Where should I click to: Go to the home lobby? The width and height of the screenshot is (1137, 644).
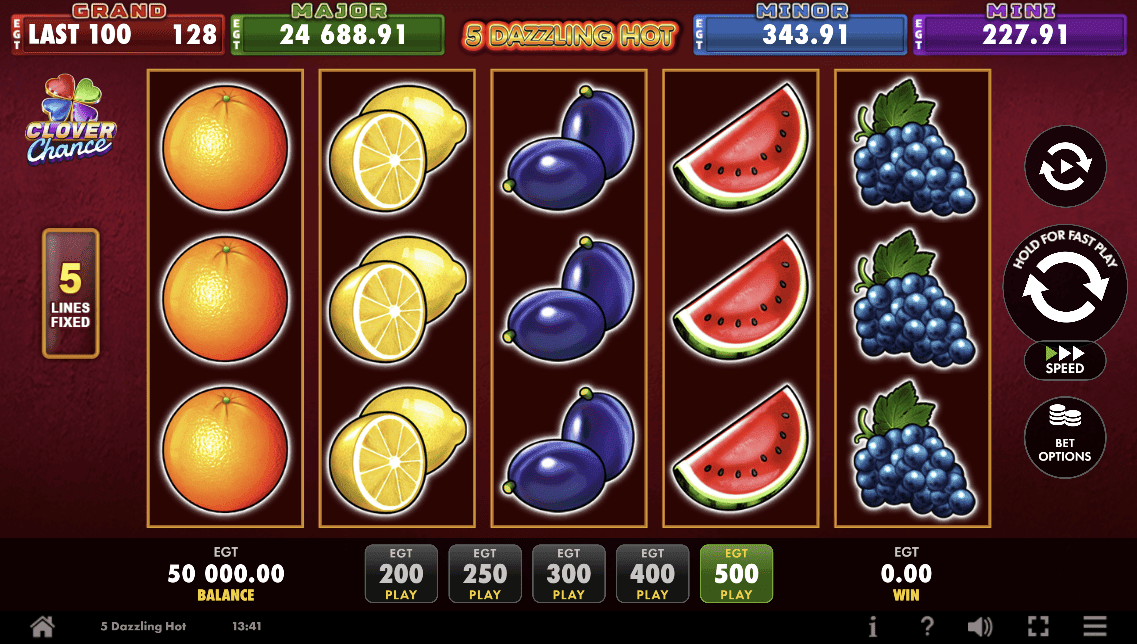(42, 627)
